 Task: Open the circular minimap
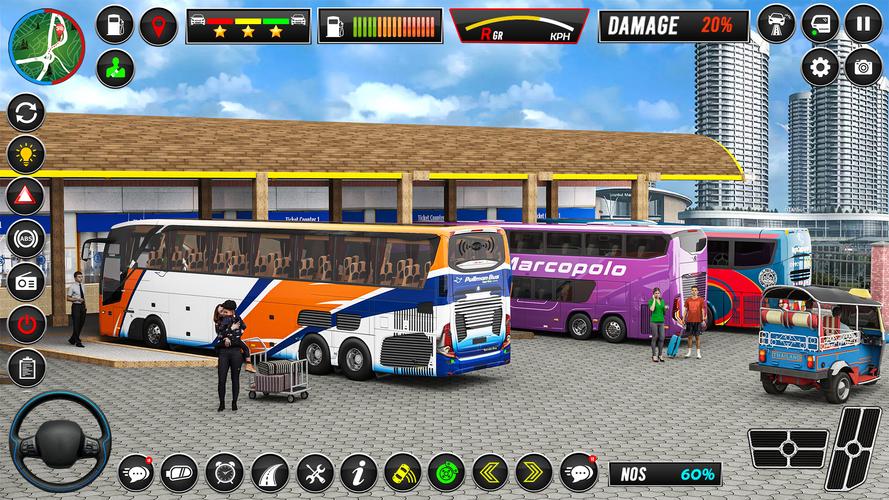point(47,47)
